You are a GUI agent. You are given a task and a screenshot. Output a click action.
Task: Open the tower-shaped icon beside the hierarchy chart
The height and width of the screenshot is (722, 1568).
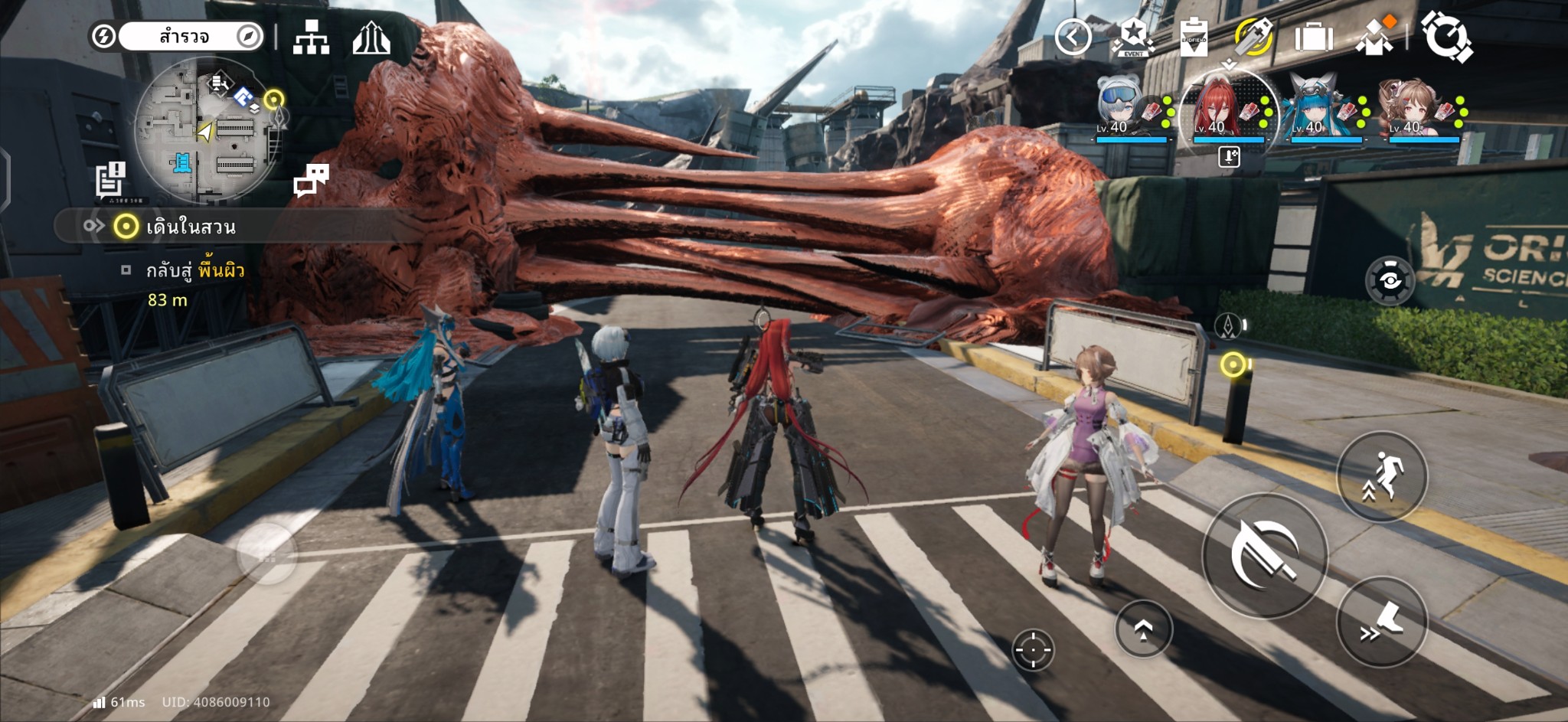(371, 37)
